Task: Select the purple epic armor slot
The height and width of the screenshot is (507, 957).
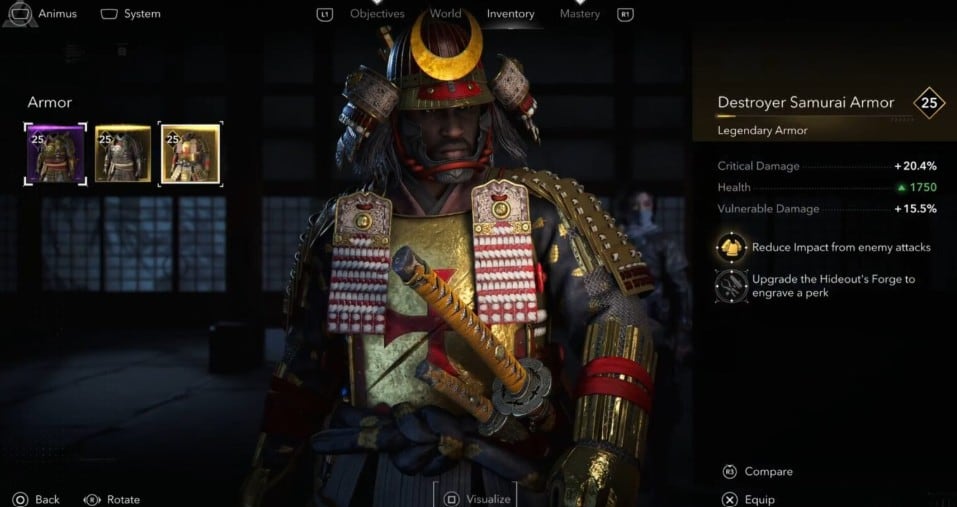Action: click(x=55, y=154)
